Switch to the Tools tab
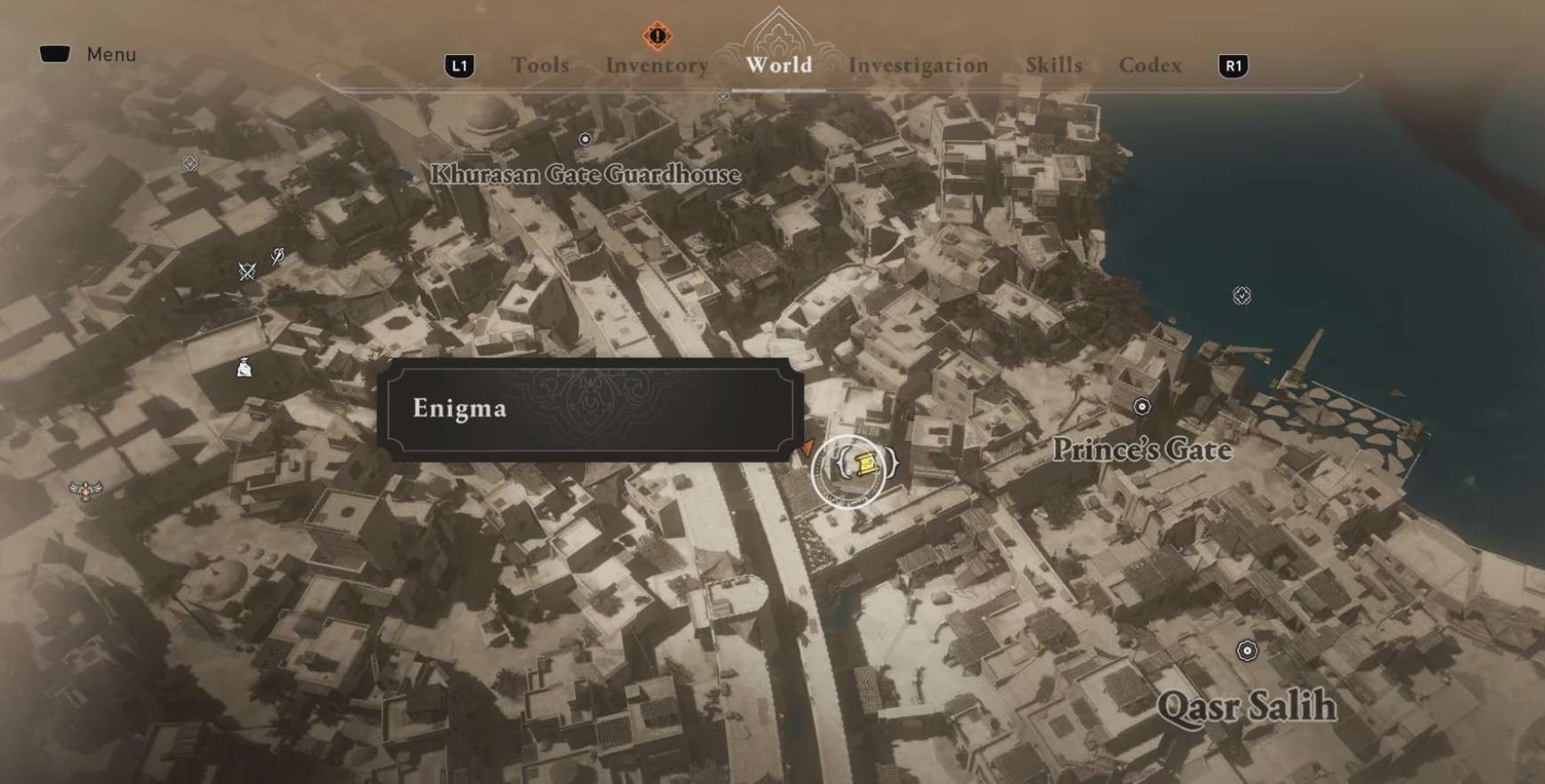Image resolution: width=1545 pixels, height=784 pixels. point(539,65)
